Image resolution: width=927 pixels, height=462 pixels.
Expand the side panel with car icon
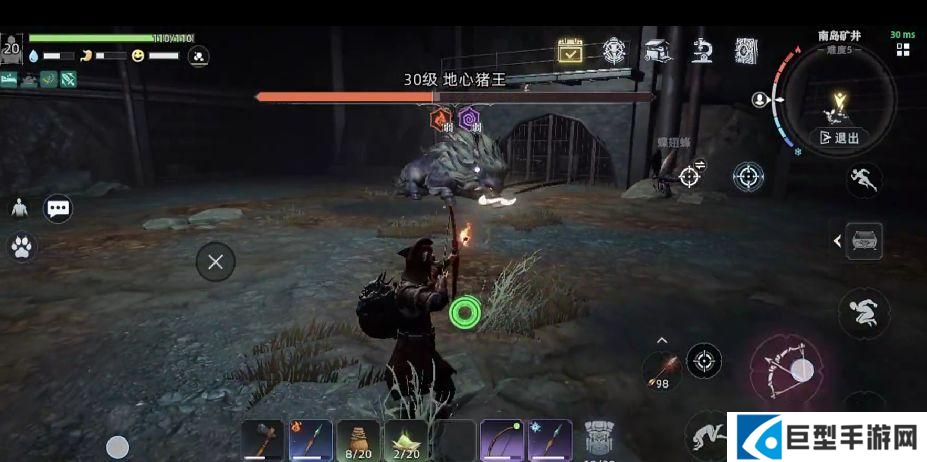[861, 241]
